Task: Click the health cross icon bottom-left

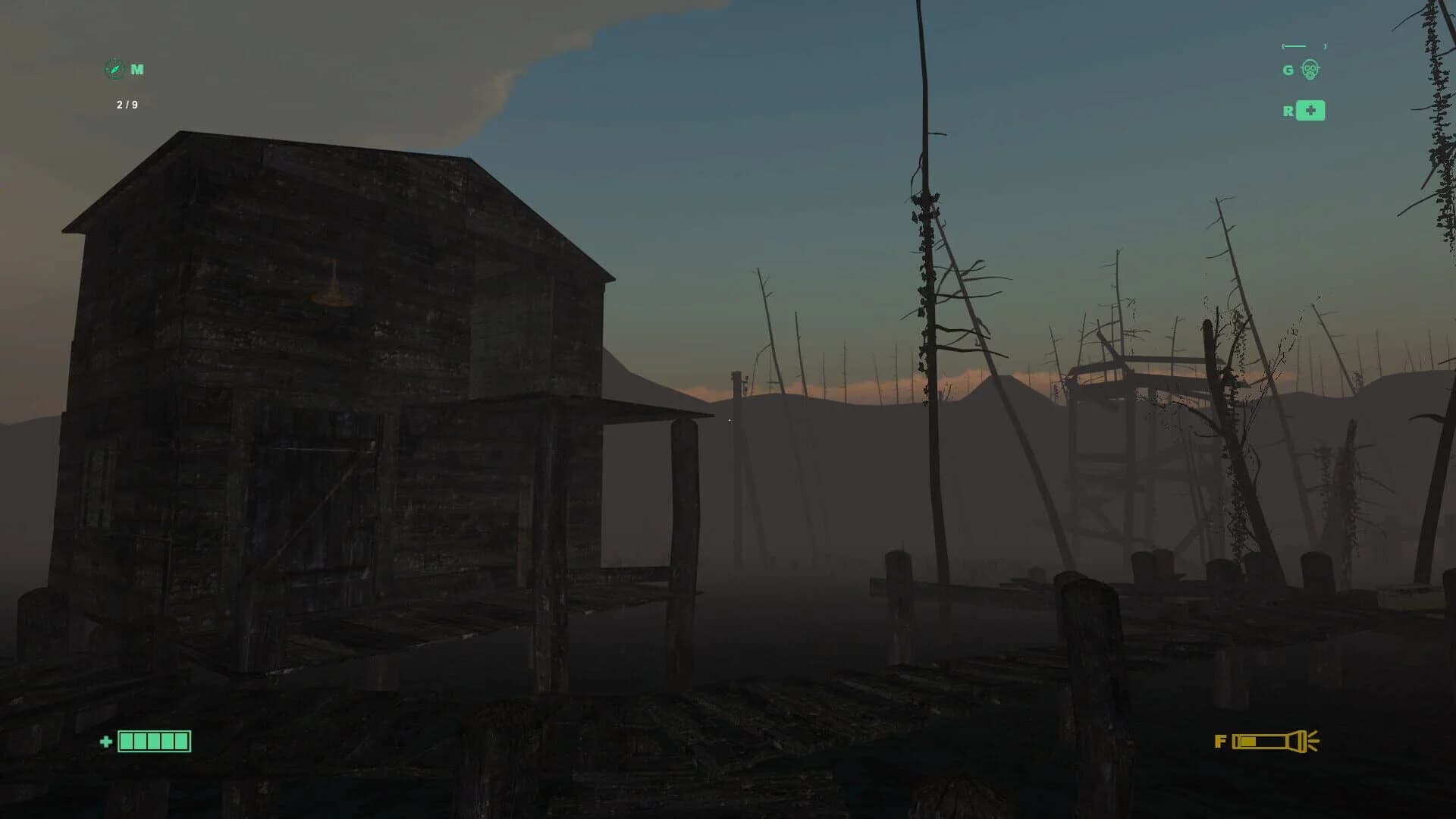Action: pyautogui.click(x=105, y=740)
